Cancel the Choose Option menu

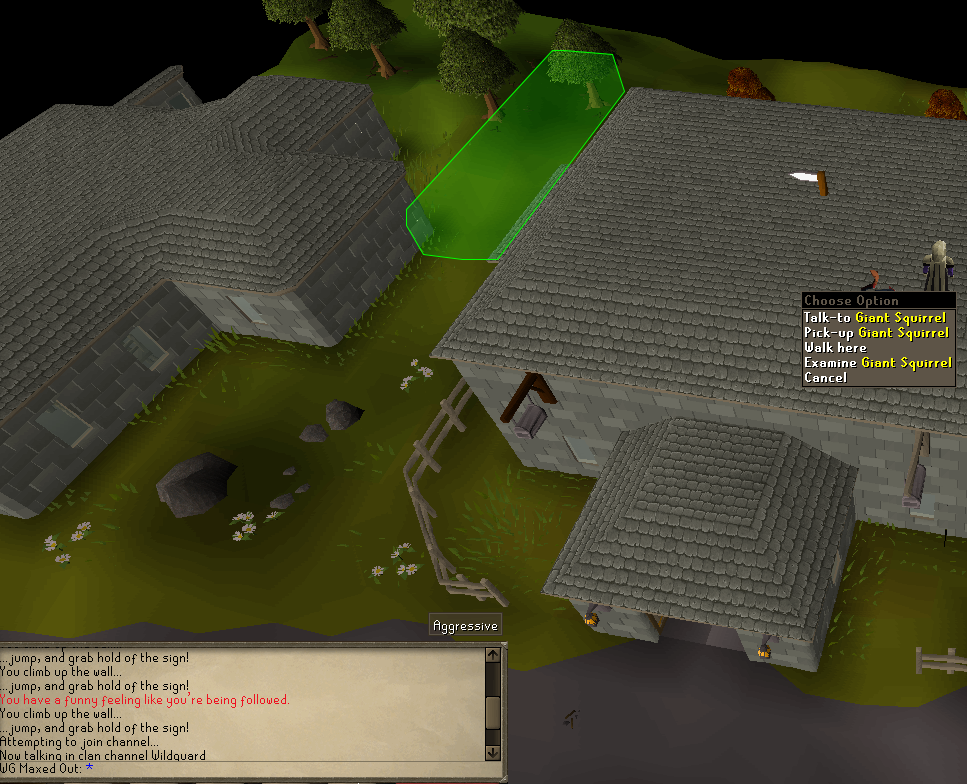coord(825,377)
